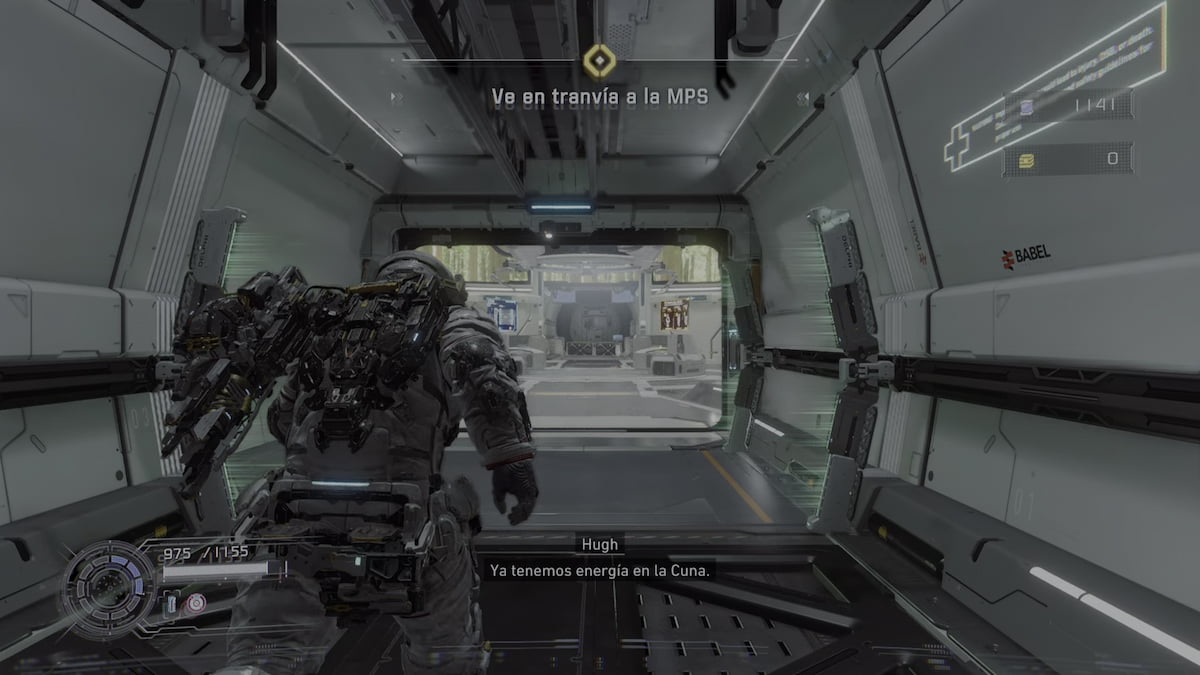Viewport: 1200px width, 675px height.
Task: Activate the red circular ability icon
Action: coord(197,602)
